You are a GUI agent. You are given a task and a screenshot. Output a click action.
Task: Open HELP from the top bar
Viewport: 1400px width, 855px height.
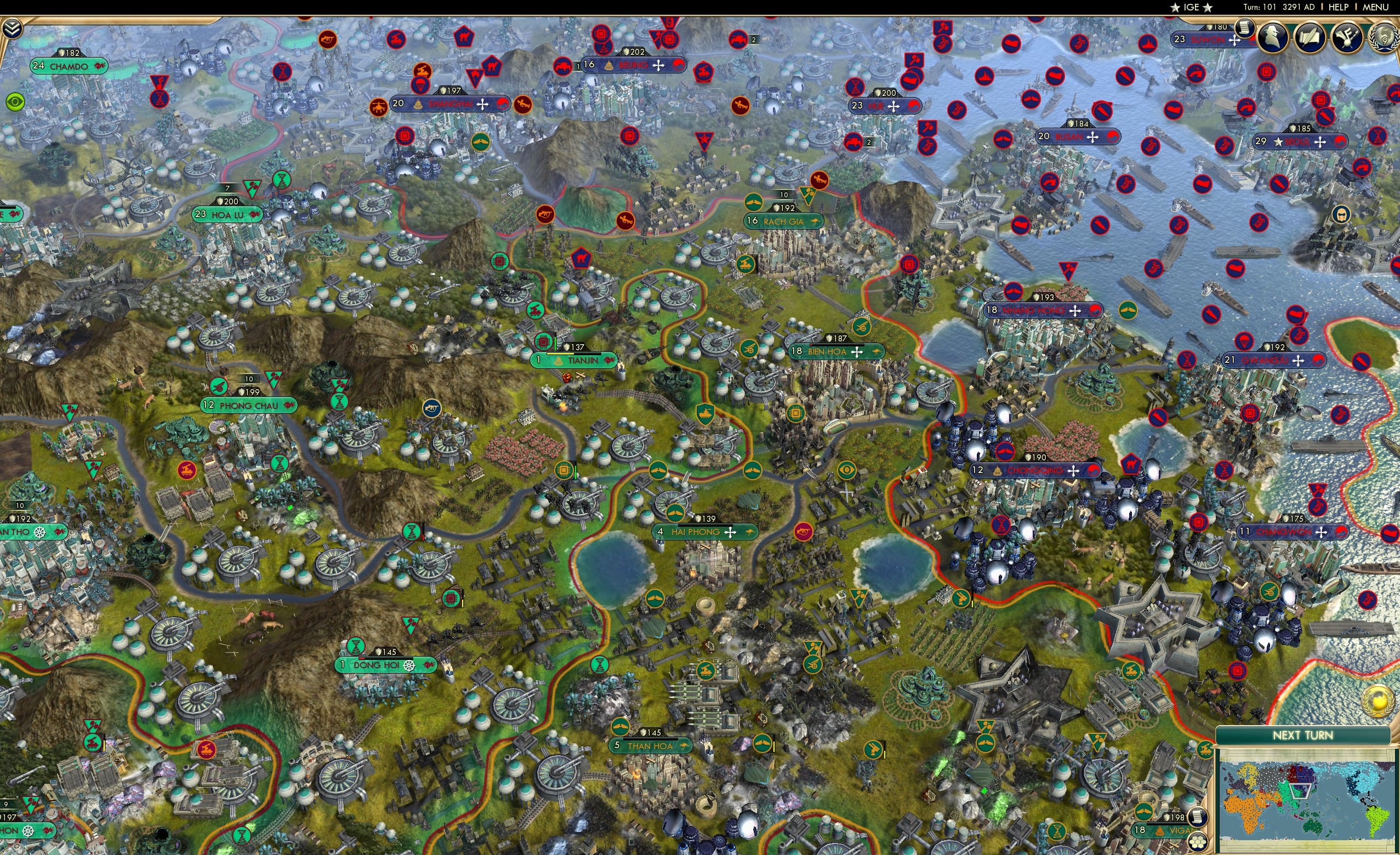pos(1339,7)
